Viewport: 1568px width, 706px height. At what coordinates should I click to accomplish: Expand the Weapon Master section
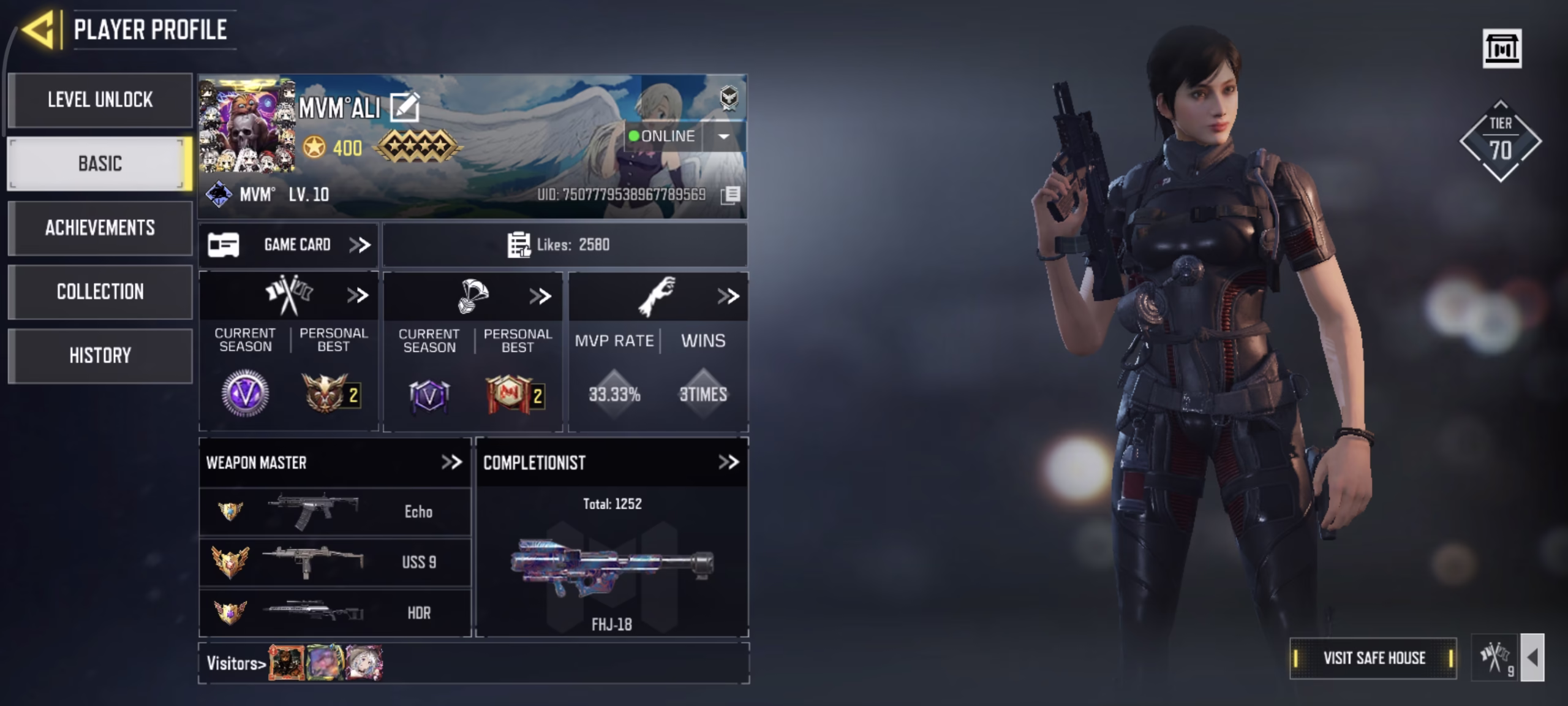[x=451, y=463]
